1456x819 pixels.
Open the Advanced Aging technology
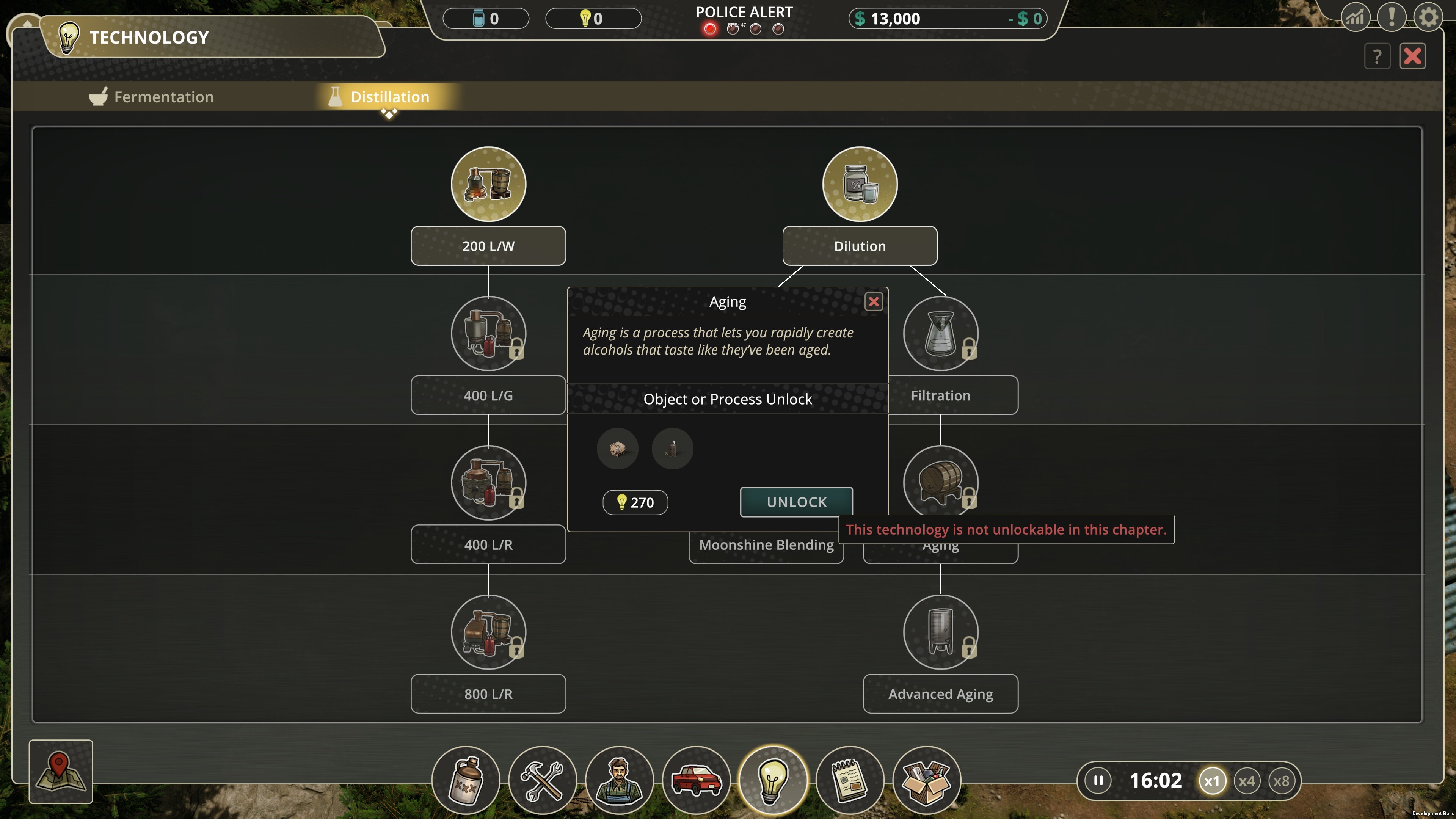coord(940,632)
